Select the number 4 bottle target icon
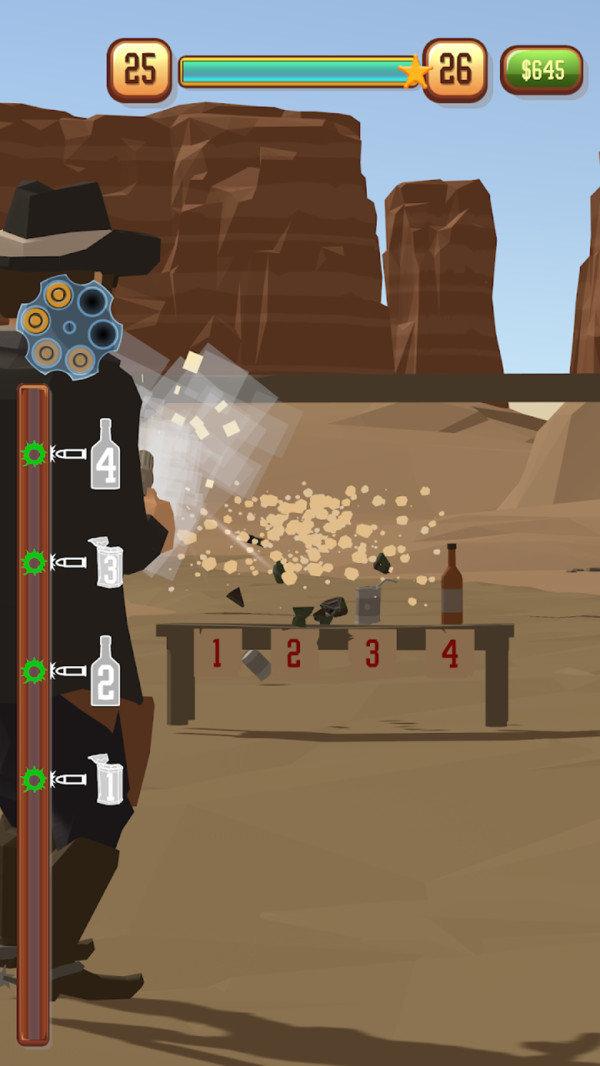This screenshot has height=1066, width=600. click(x=106, y=455)
